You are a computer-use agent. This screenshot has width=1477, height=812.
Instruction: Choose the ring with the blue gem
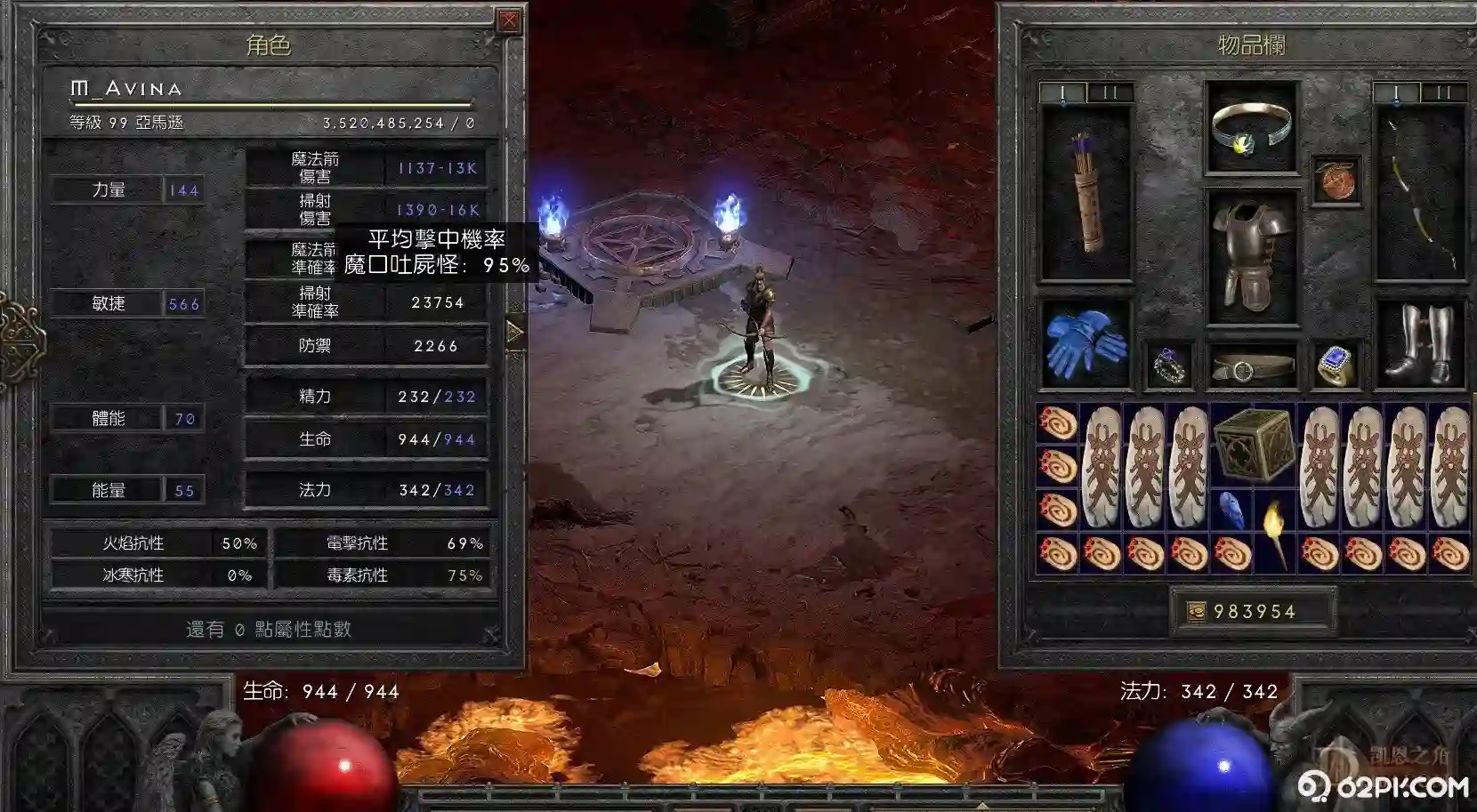tap(1335, 366)
